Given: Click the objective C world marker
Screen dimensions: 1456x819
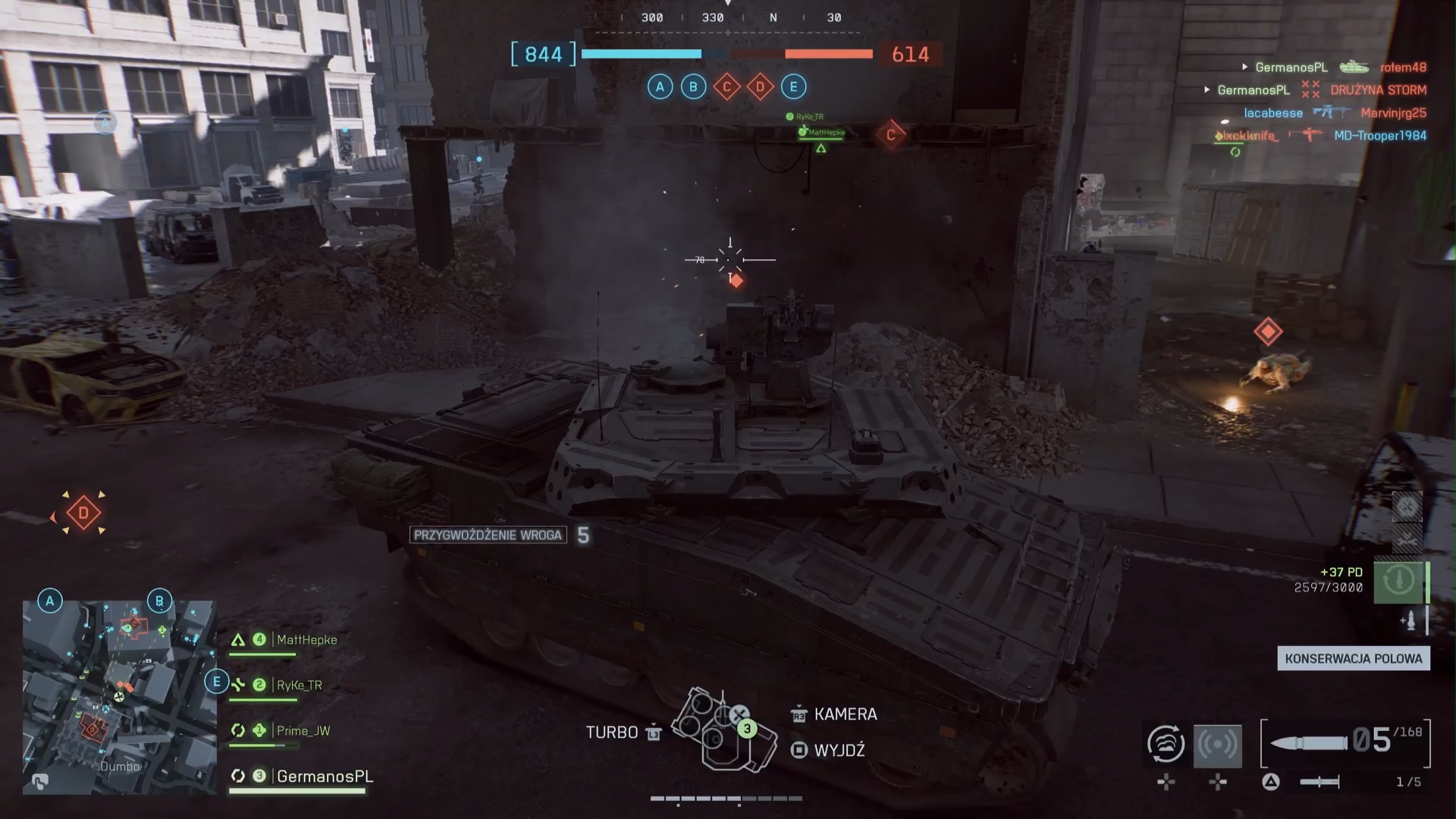Looking at the screenshot, I should pyautogui.click(x=890, y=135).
